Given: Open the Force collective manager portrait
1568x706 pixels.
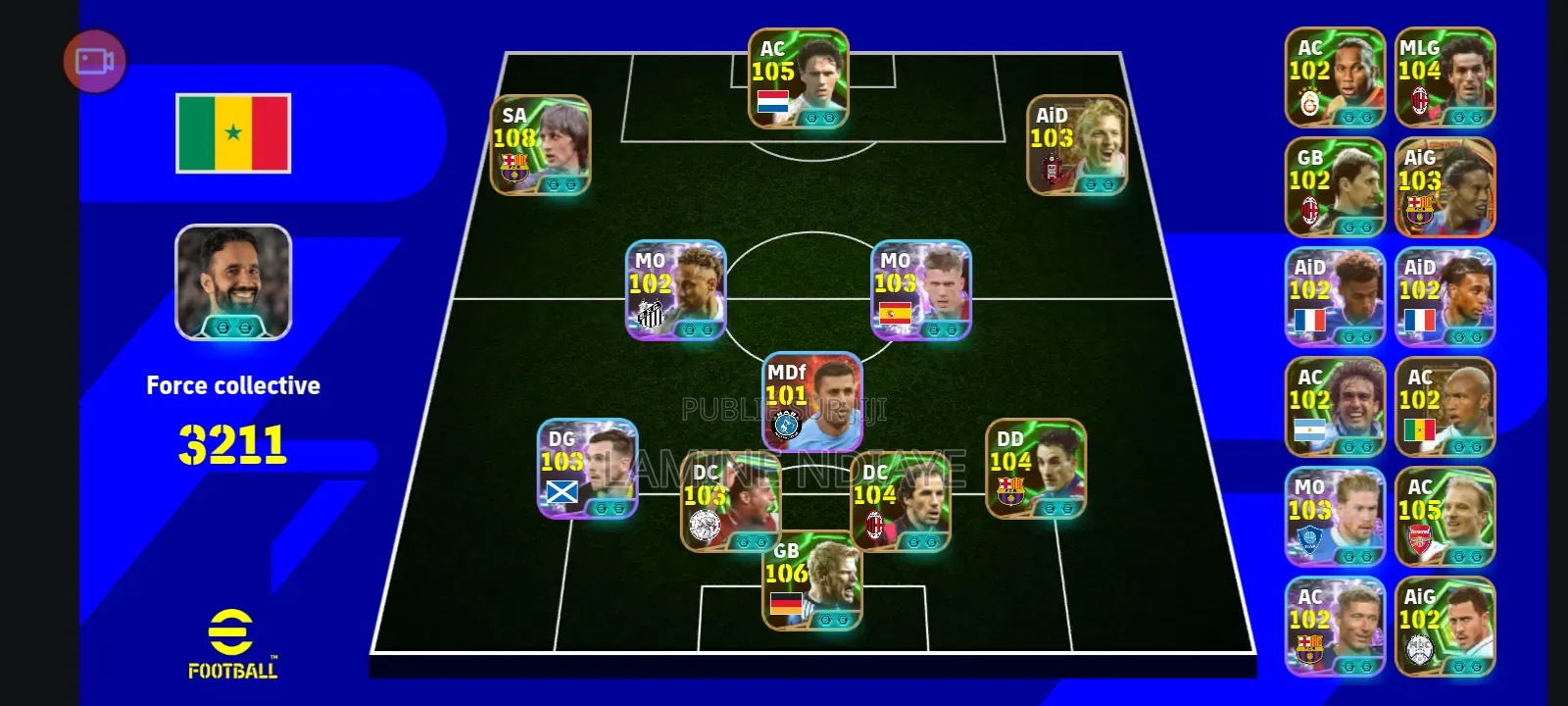Looking at the screenshot, I should click(232, 283).
